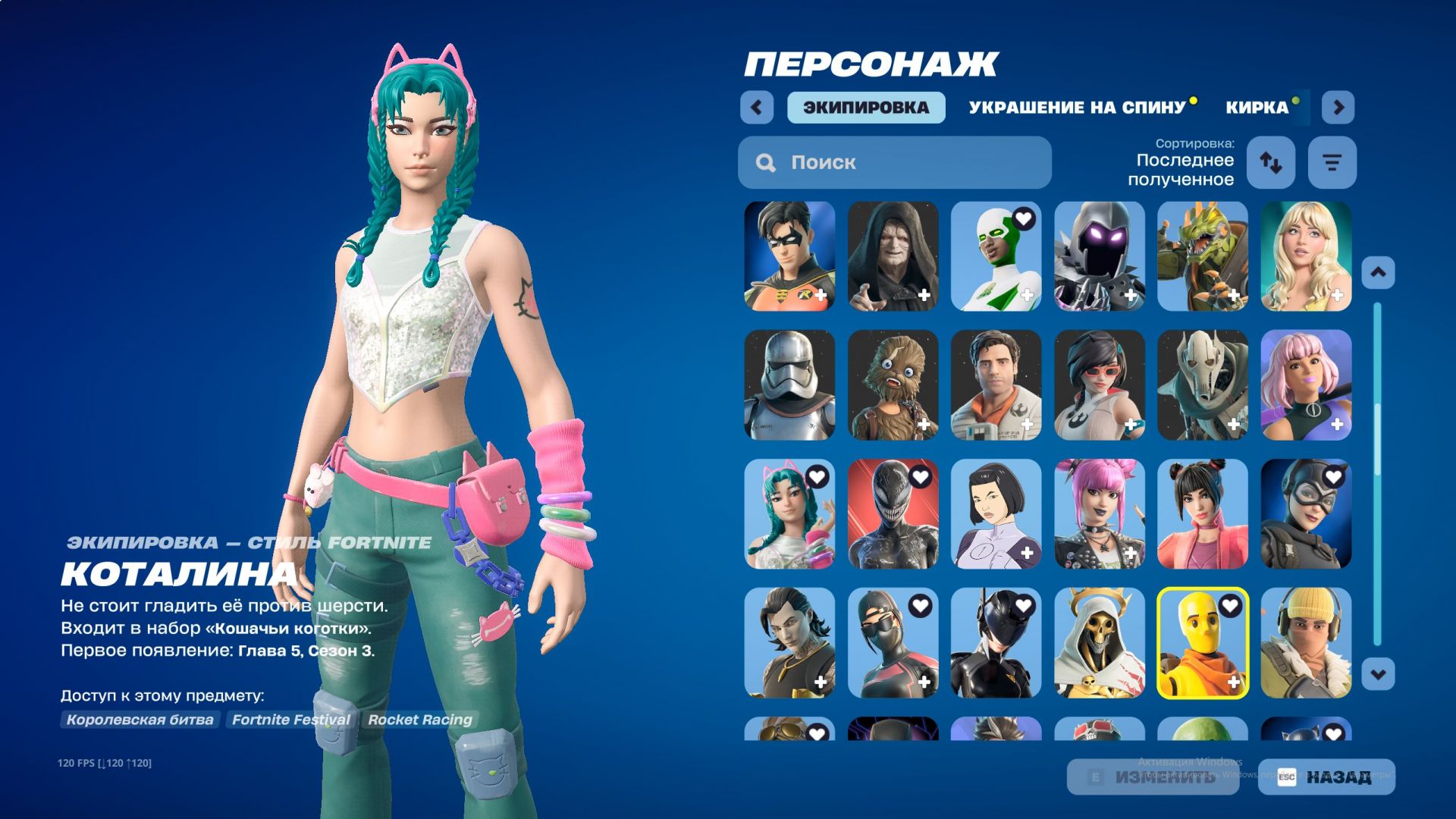Select the Robin outfit thumbnail
The height and width of the screenshot is (819, 1456).
(x=789, y=256)
